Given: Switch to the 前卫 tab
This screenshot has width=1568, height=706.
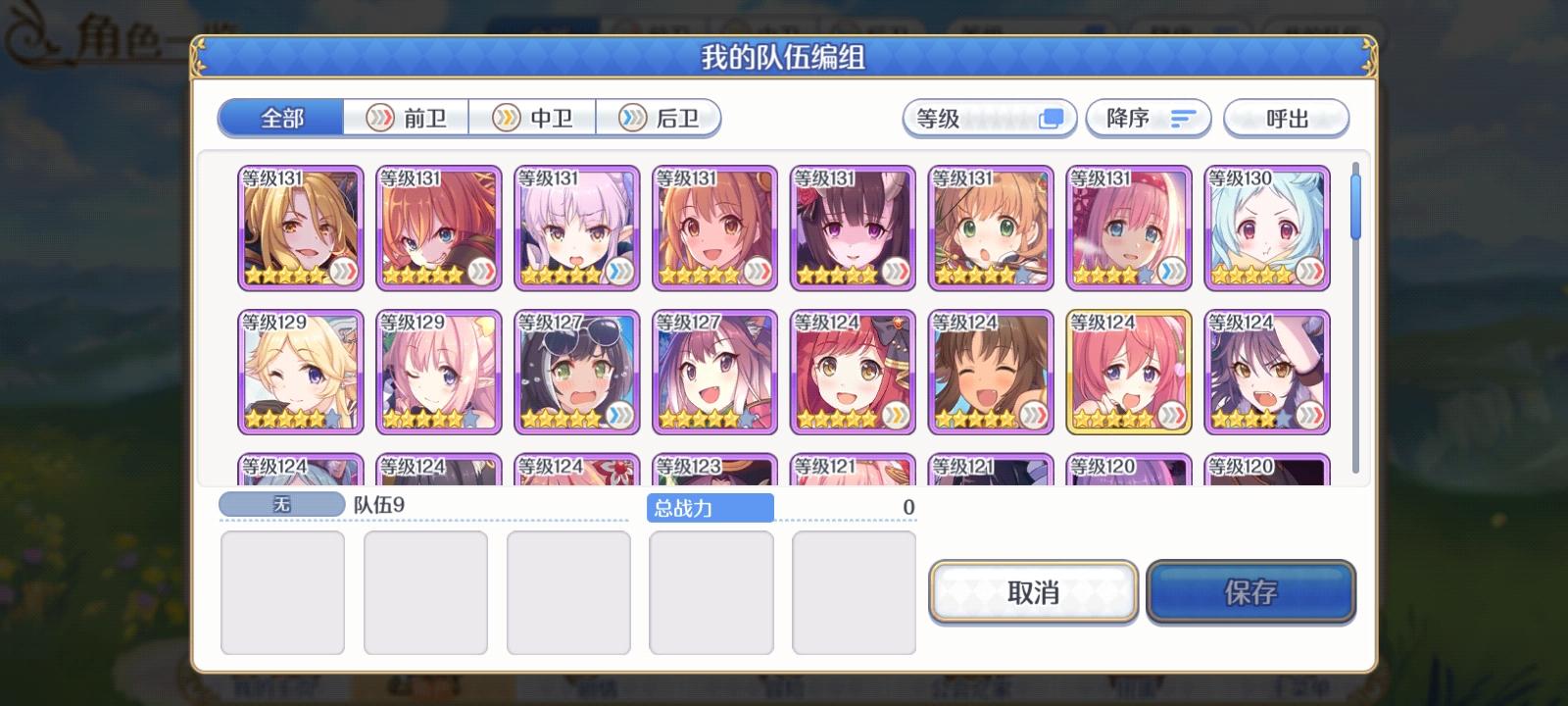Looking at the screenshot, I should [x=407, y=118].
